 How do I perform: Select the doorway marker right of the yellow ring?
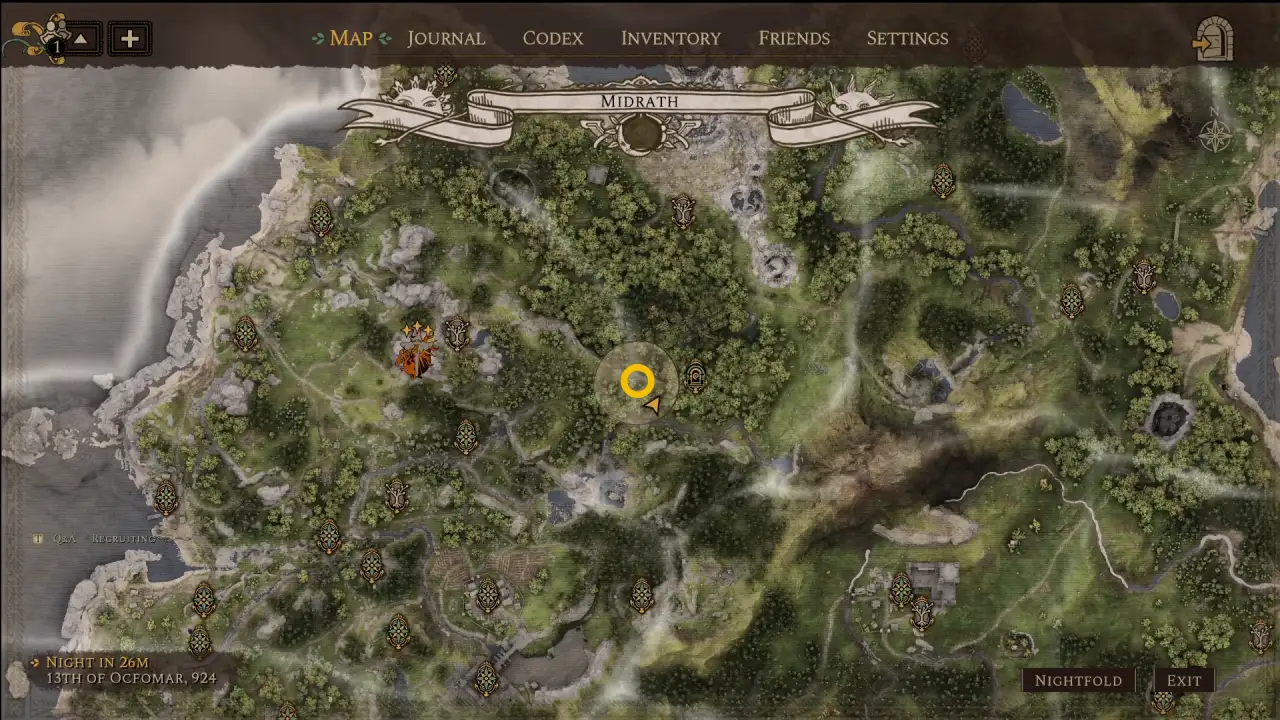[695, 377]
